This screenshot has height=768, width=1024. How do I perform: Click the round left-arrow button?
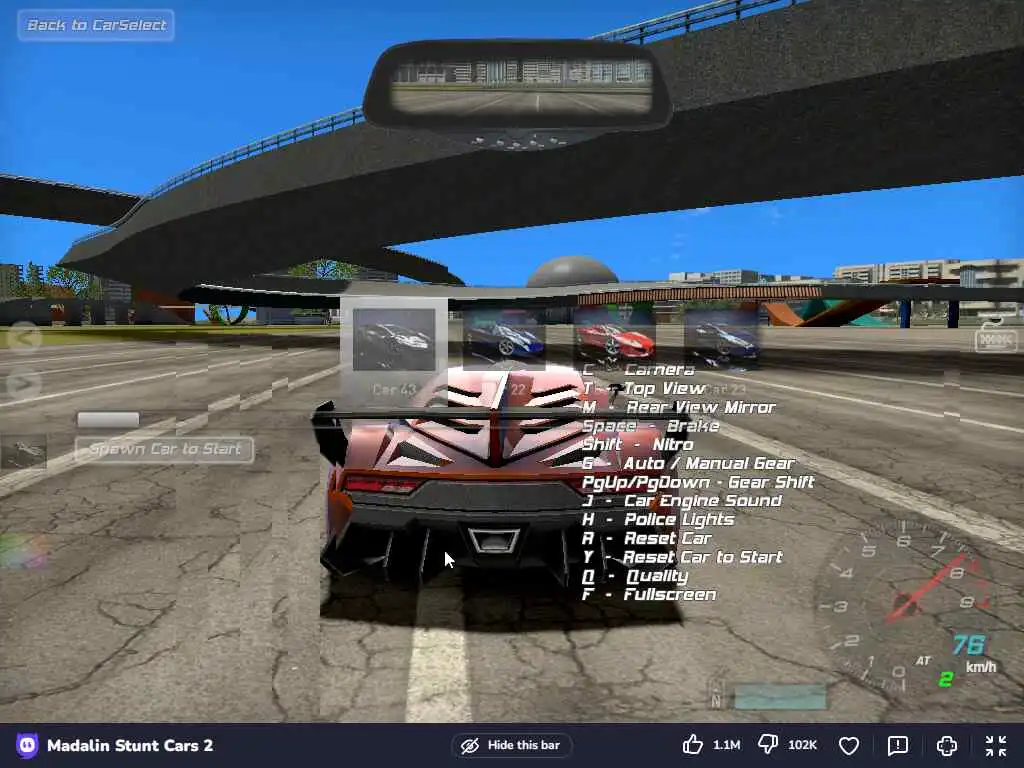(x=23, y=336)
